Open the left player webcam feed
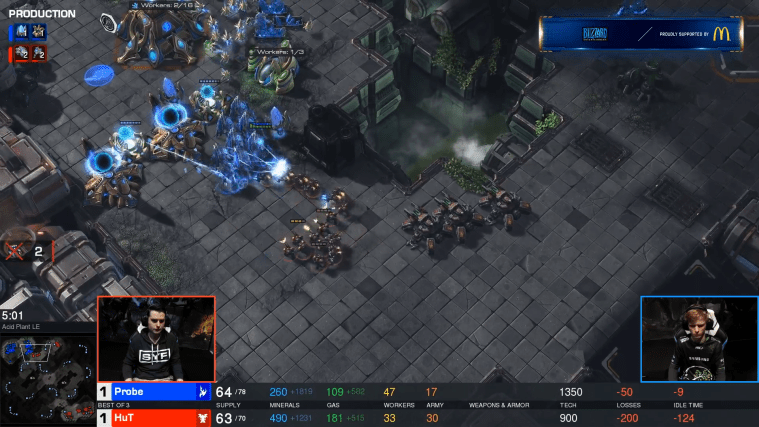This screenshot has height=427, width=759. [156, 338]
